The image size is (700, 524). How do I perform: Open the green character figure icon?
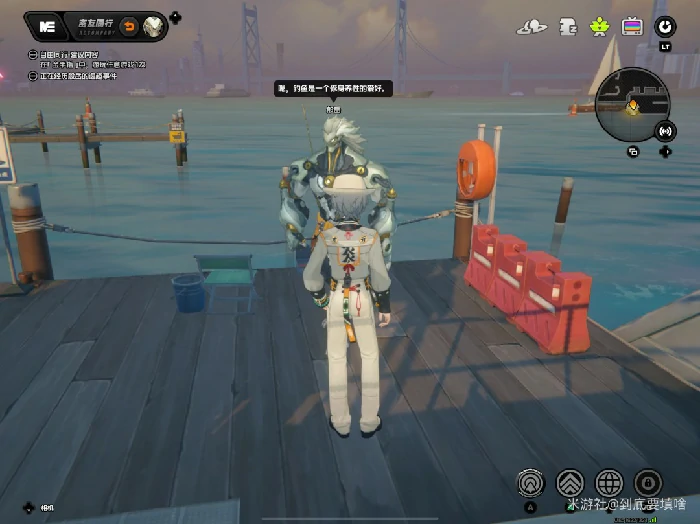pyautogui.click(x=600, y=27)
